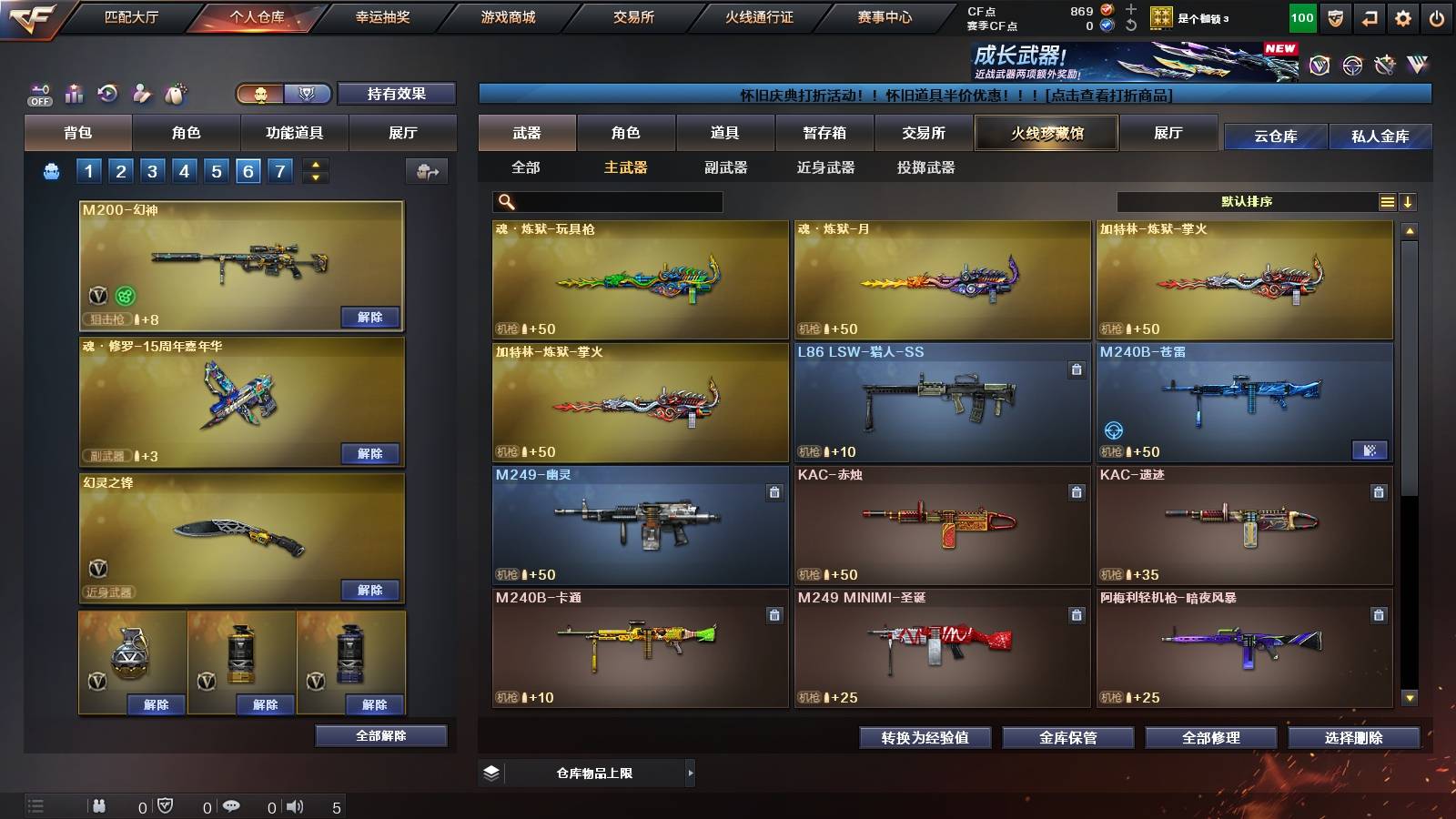
Task: Click the CF shield icon at top right
Action: tap(1334, 17)
